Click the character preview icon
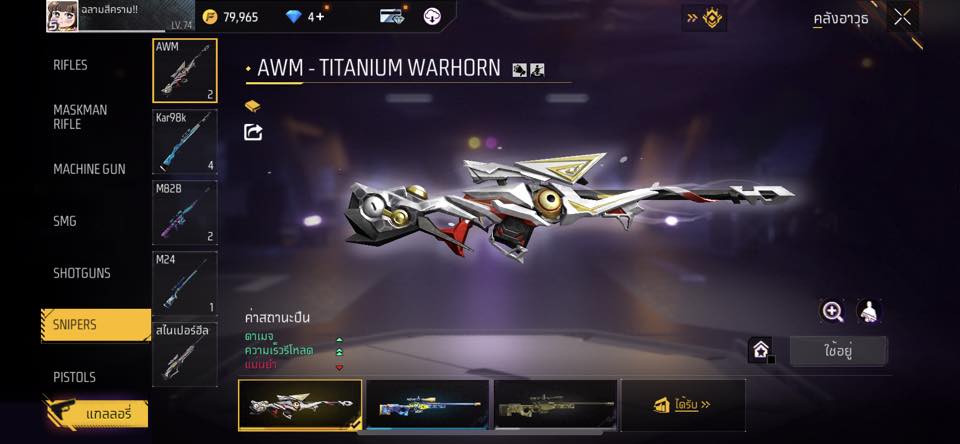Image resolution: width=960 pixels, height=444 pixels. pyautogui.click(x=869, y=311)
